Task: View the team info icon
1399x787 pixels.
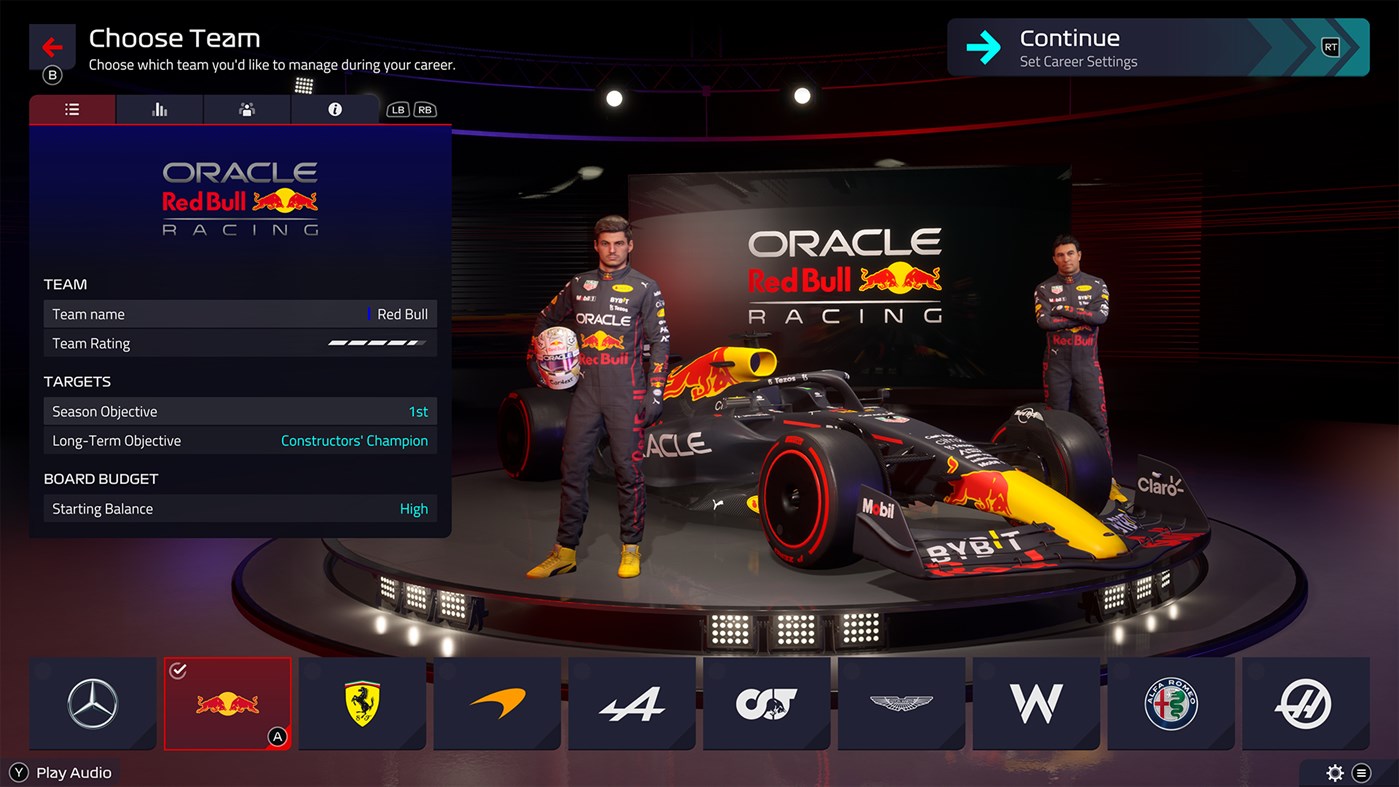Action: click(334, 109)
